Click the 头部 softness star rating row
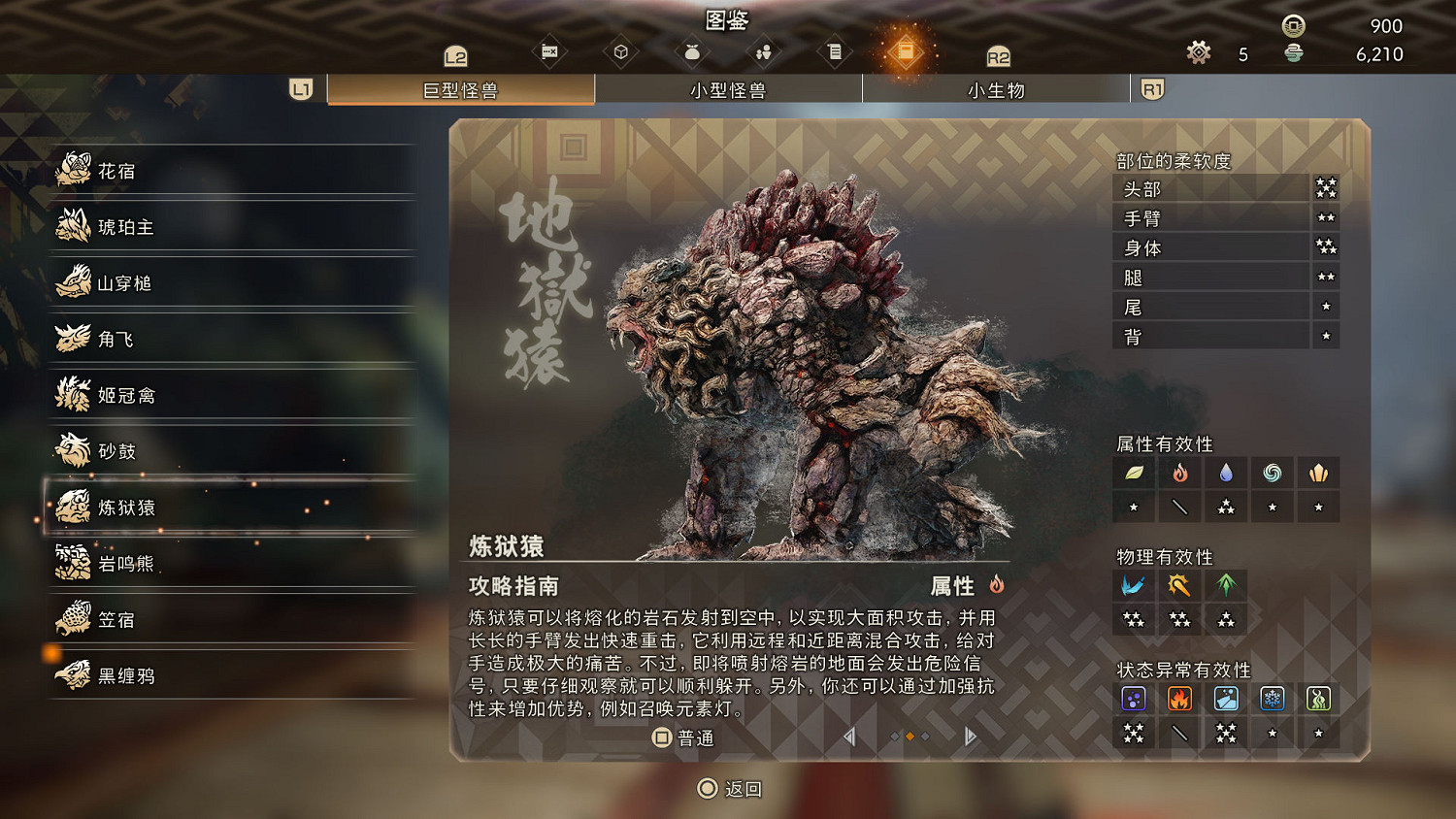The width and height of the screenshot is (1456, 819). tap(1223, 188)
